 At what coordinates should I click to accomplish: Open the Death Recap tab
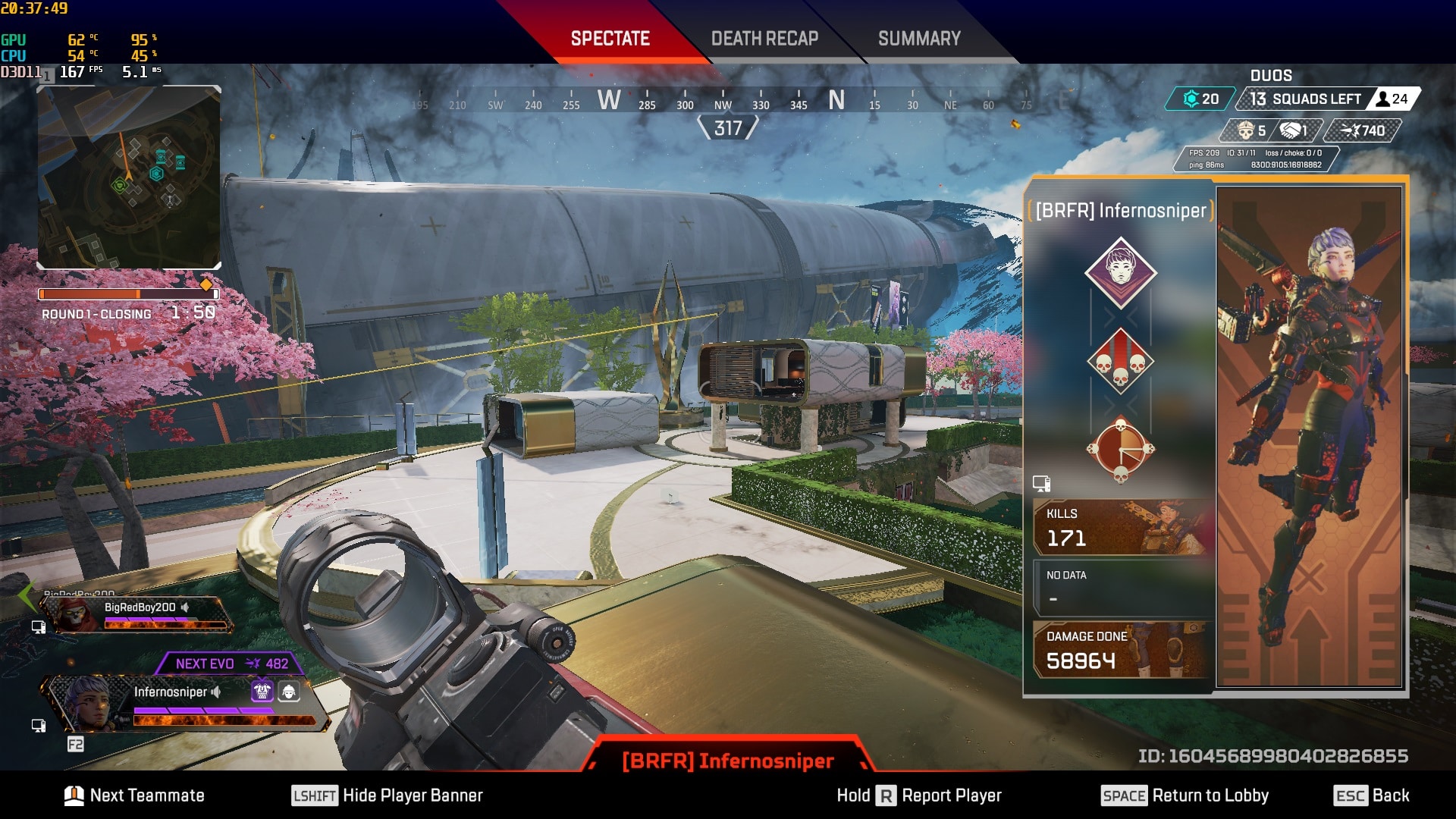click(764, 39)
